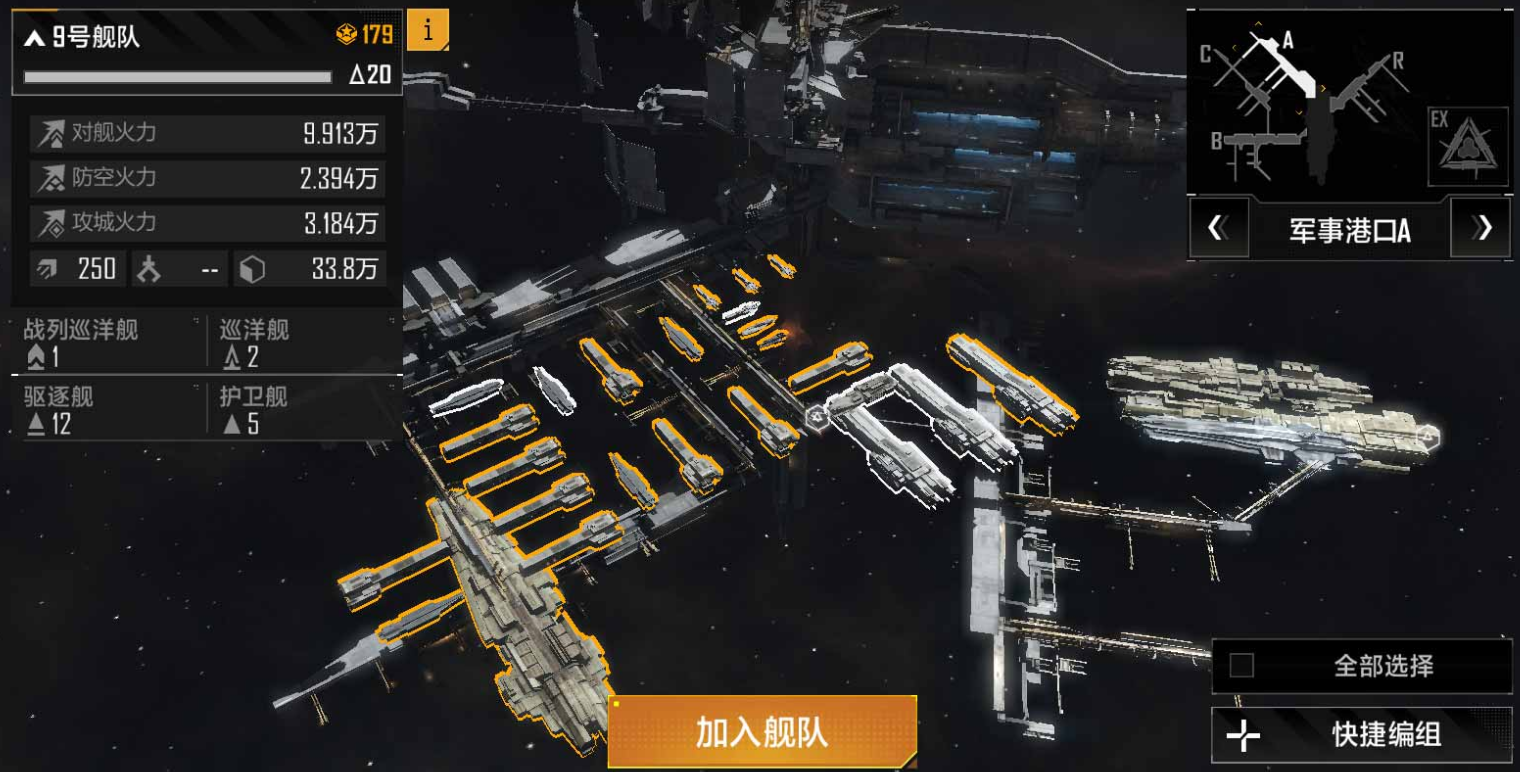Collapse the 9号舰队 fleet header
The height and width of the screenshot is (772, 1520).
[35, 39]
